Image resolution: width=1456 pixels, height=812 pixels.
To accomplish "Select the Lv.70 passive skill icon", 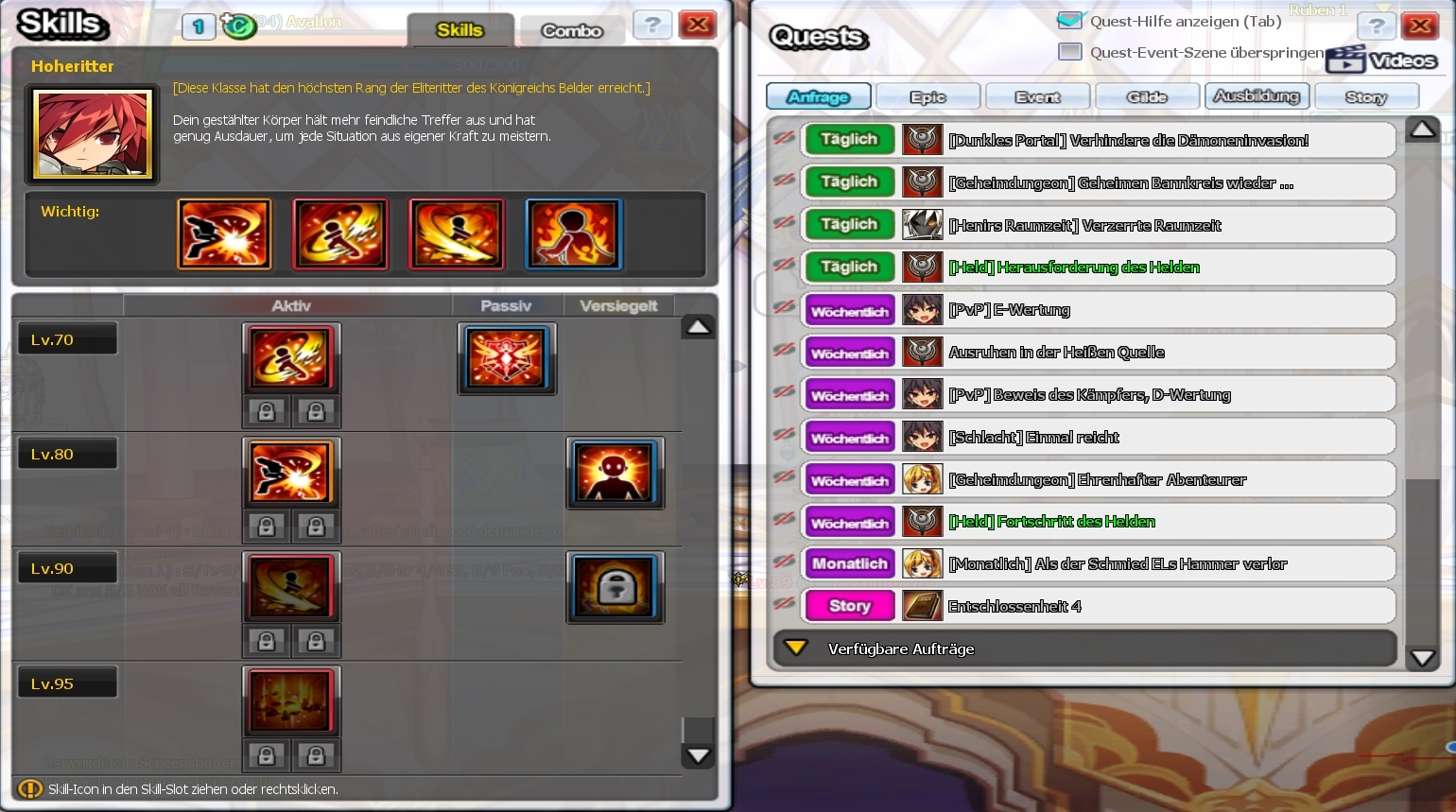I will tap(507, 358).
